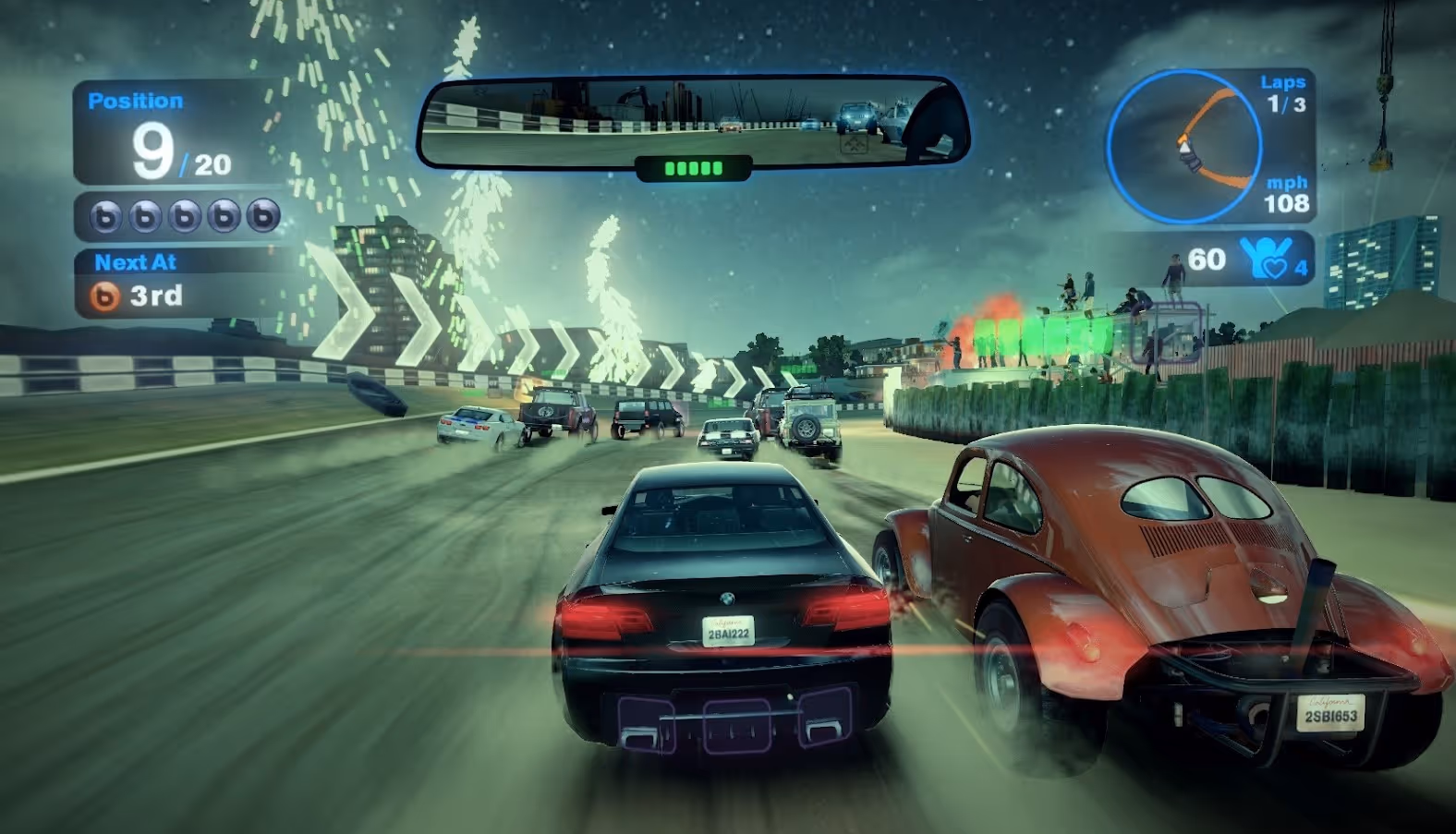This screenshot has width=1456, height=834.
Task: Click the blue fans icon
Action: [x=1265, y=258]
